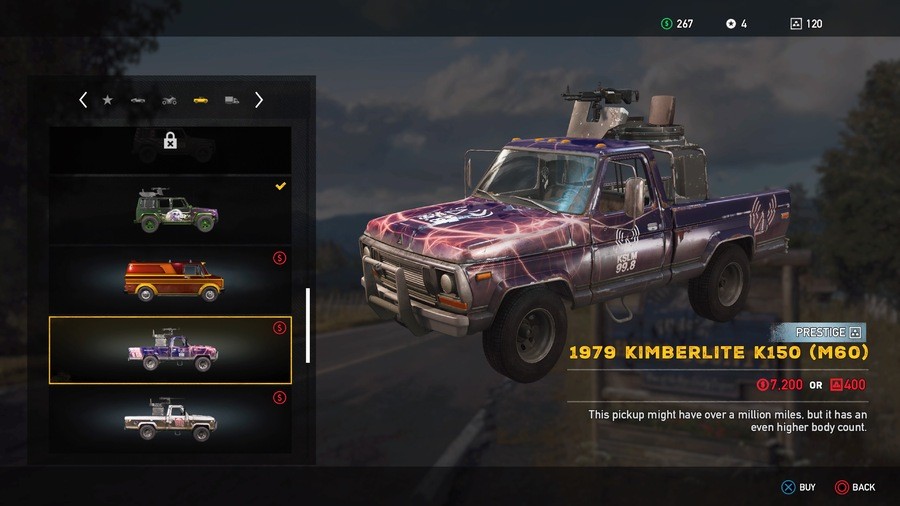The image size is (900, 506).
Task: Select the purple Kimberlite K150 pickup
Action: coord(170,350)
